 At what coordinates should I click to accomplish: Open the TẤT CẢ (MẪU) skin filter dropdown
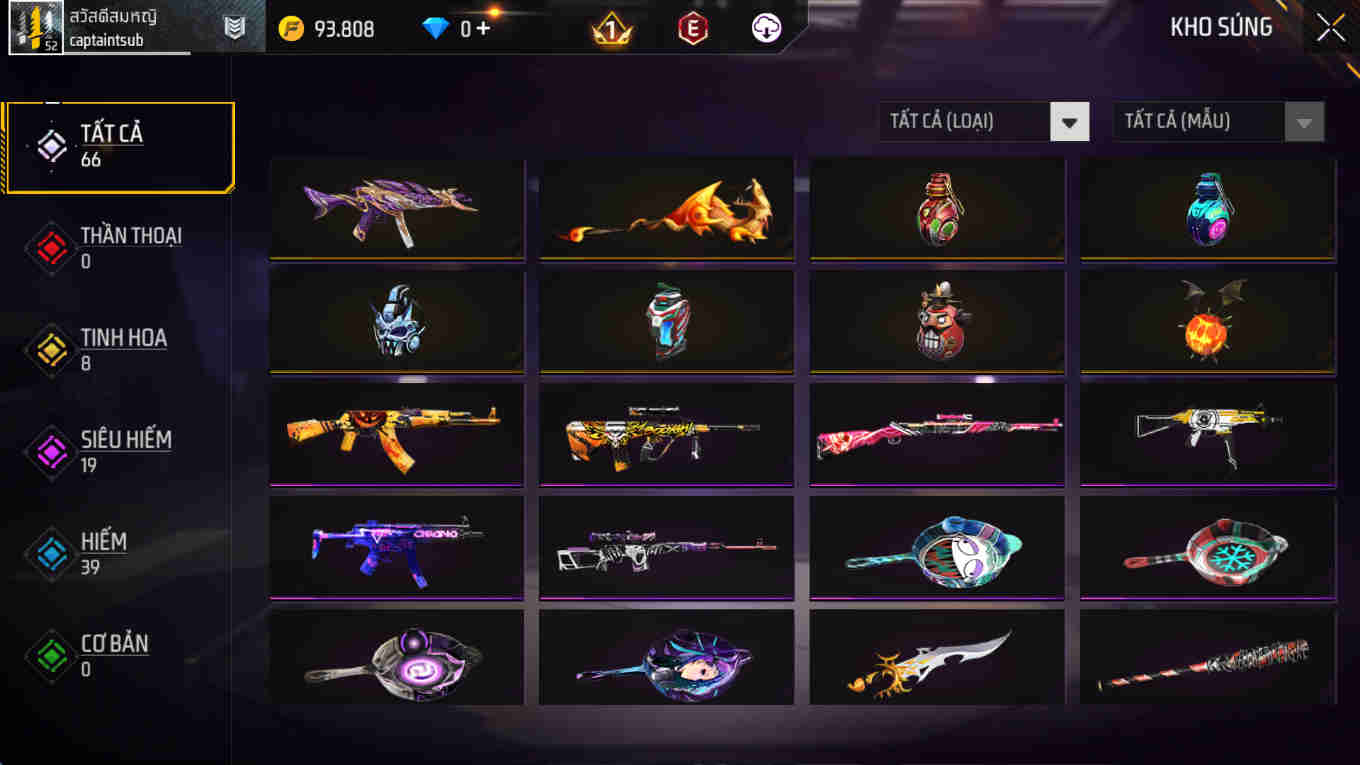click(x=1200, y=121)
